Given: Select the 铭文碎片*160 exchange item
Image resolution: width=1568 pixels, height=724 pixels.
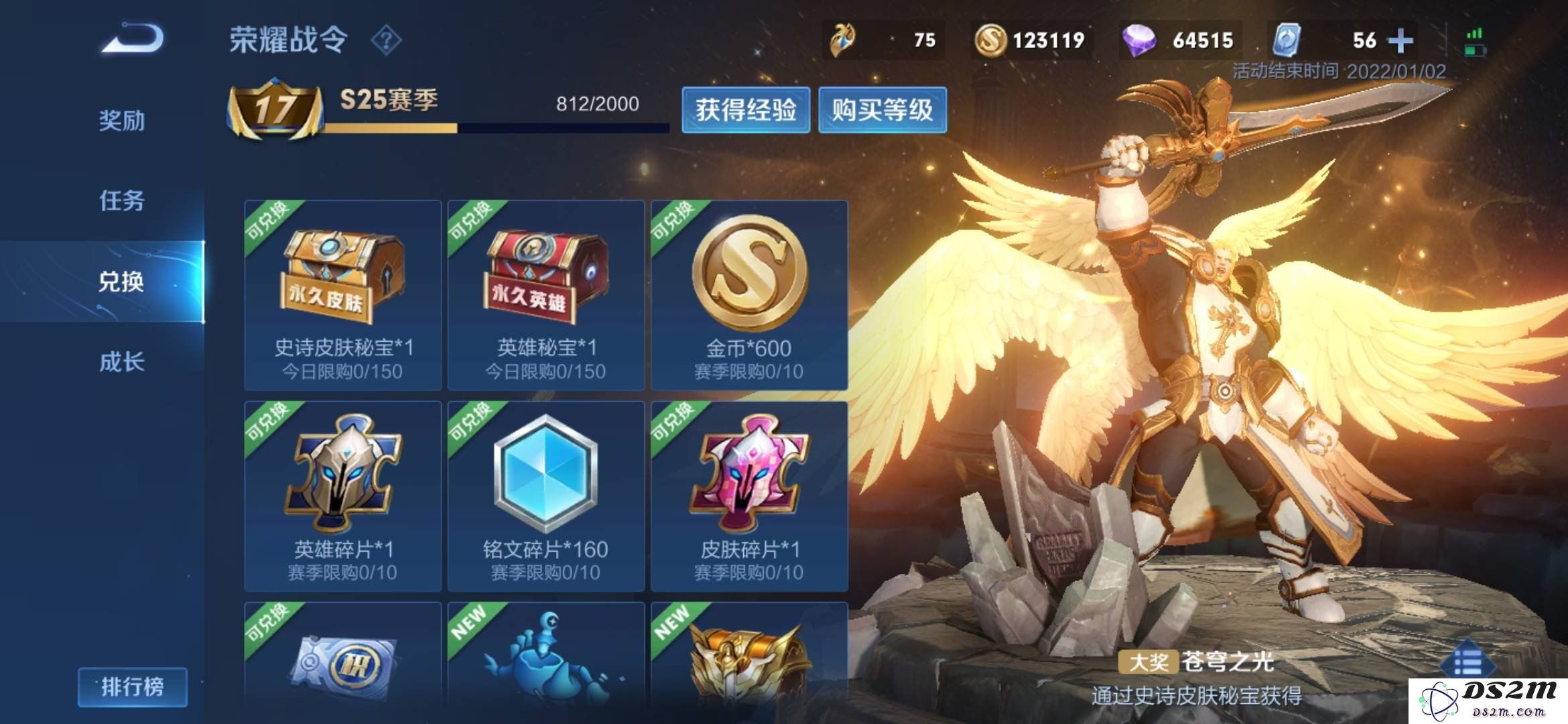Looking at the screenshot, I should tap(546, 496).
